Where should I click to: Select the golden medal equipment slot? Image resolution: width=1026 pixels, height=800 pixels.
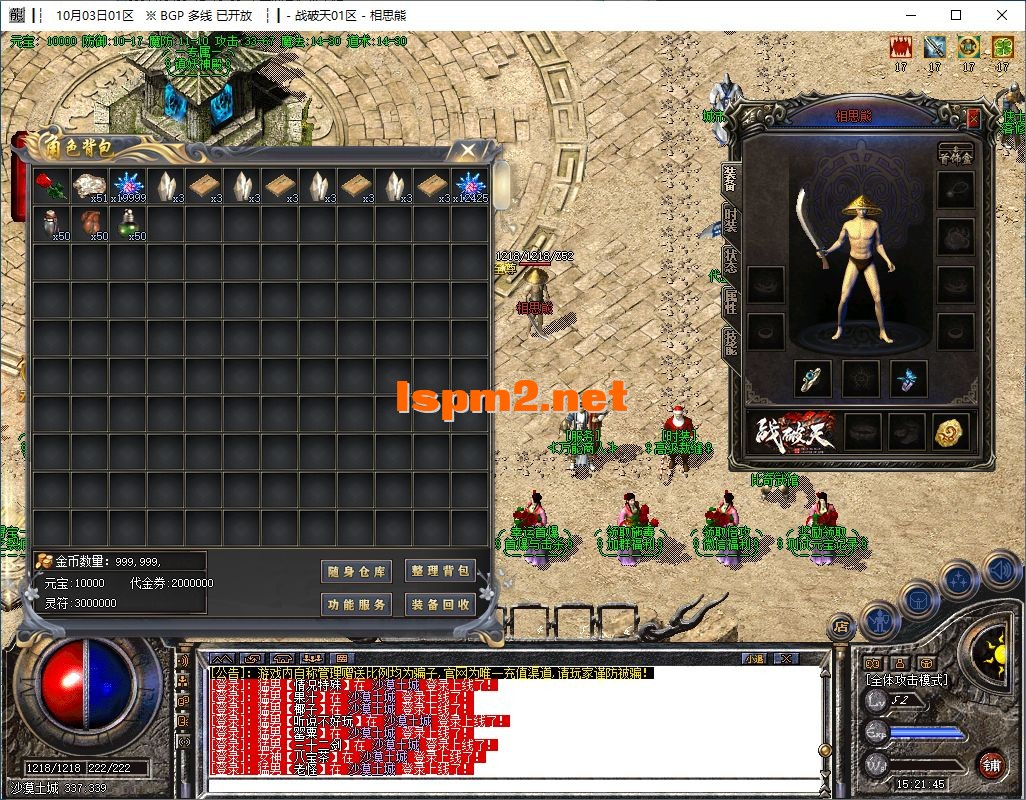951,431
